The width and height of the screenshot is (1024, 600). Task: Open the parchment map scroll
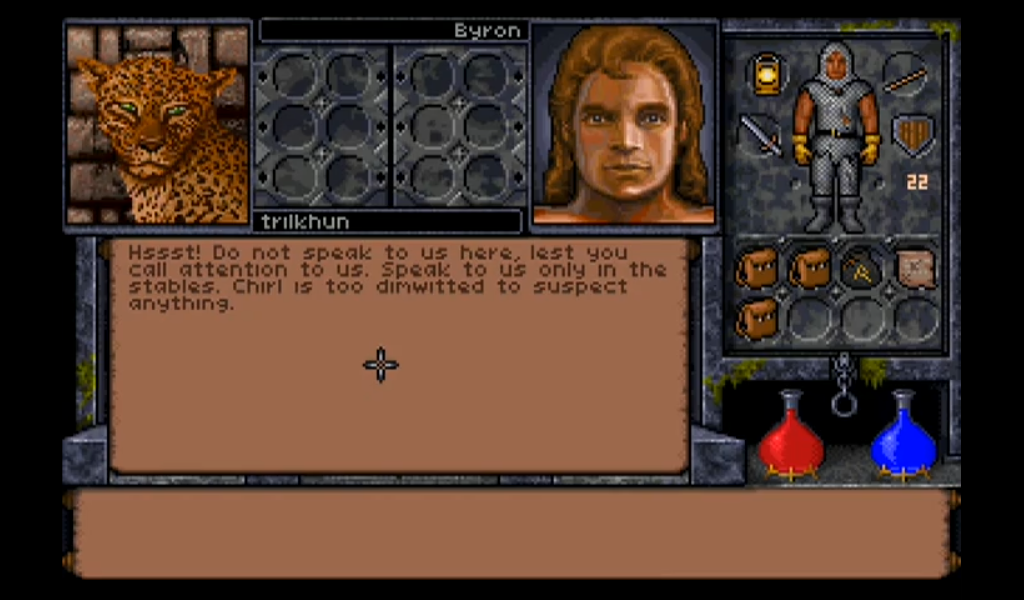pyautogui.click(x=915, y=268)
